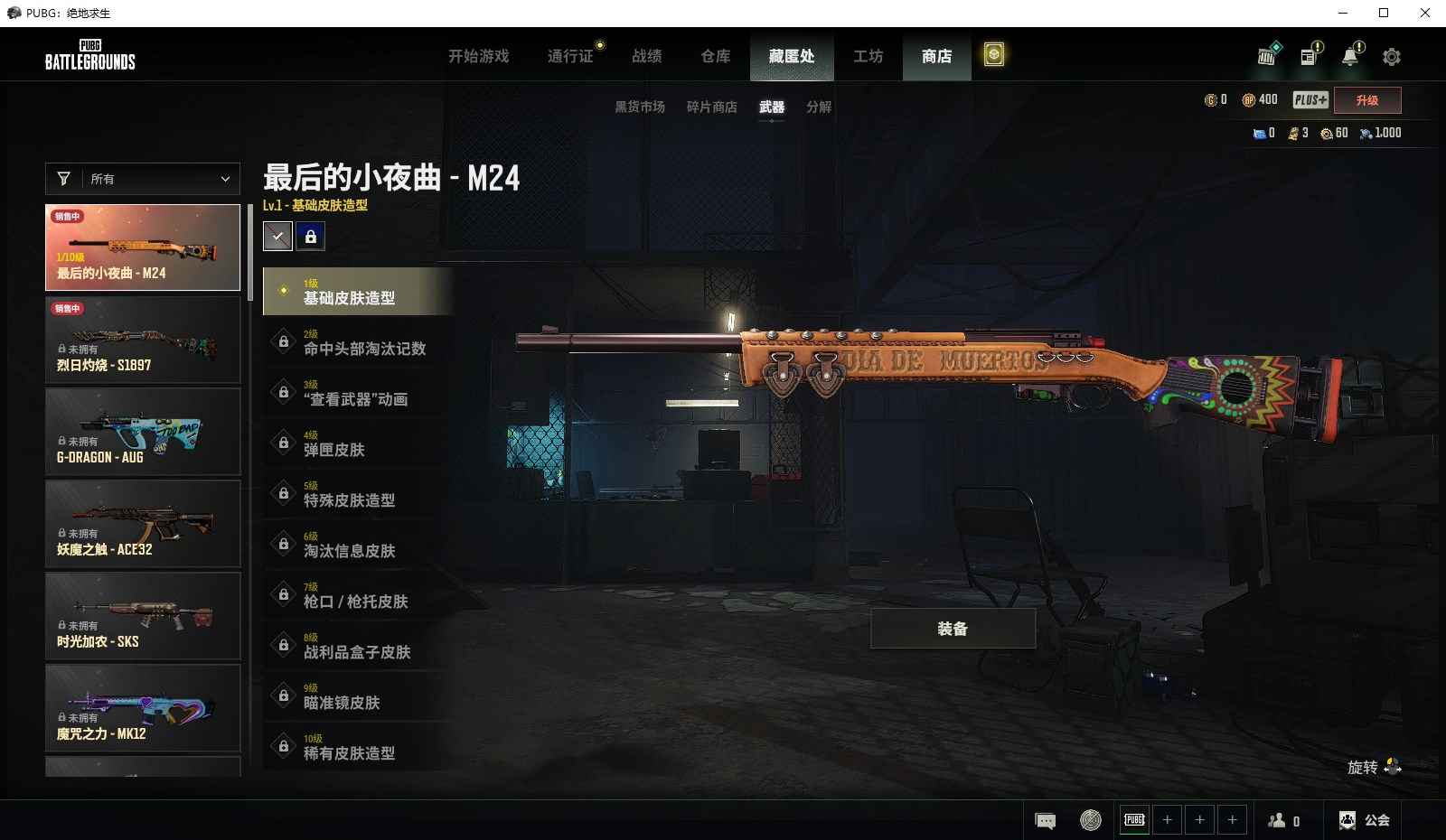Select the 时光加农 - SKS skin
The width and height of the screenshot is (1446, 840).
point(143,616)
